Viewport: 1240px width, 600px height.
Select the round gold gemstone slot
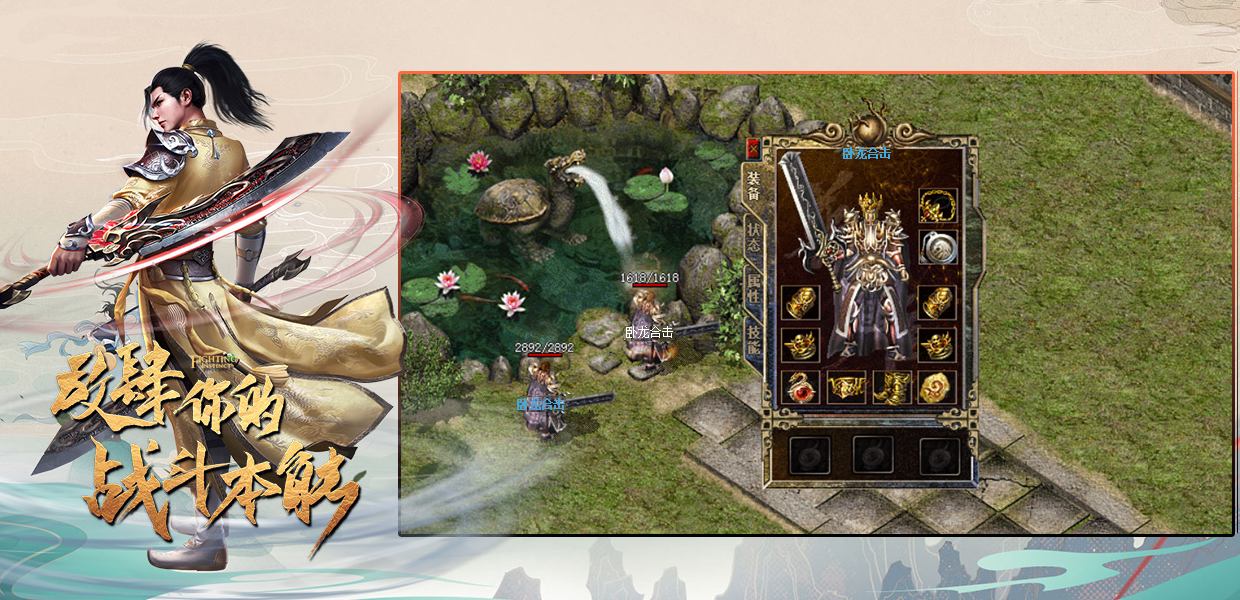[937, 387]
